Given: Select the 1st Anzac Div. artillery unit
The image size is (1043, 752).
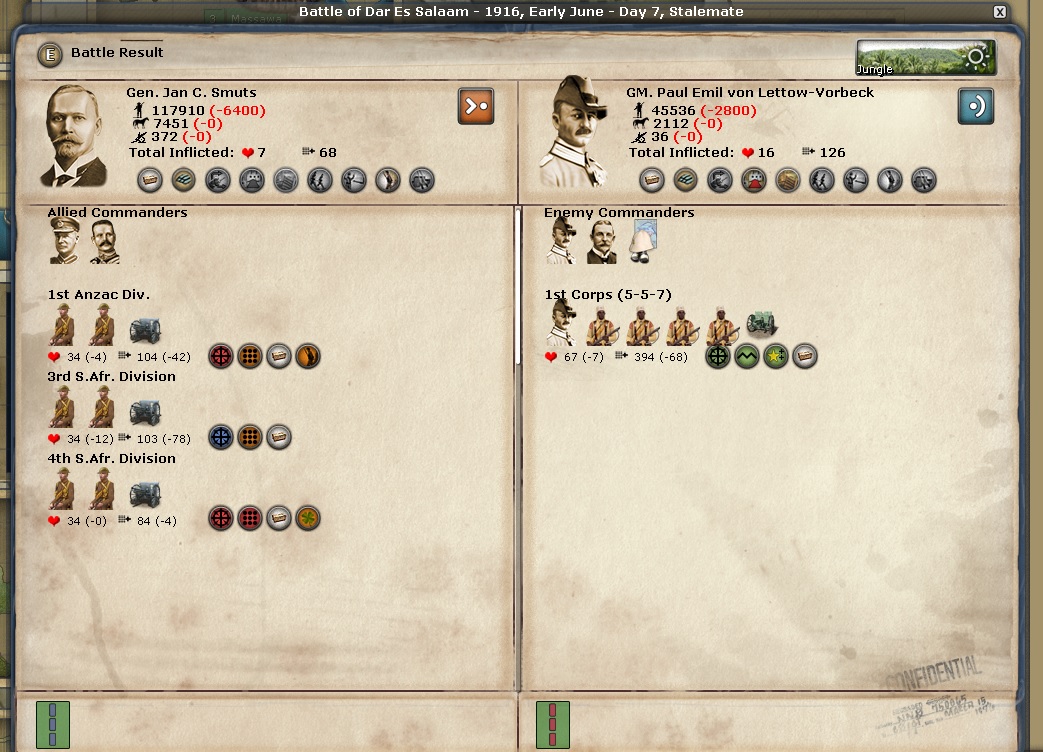Looking at the screenshot, I should pyautogui.click(x=145, y=329).
